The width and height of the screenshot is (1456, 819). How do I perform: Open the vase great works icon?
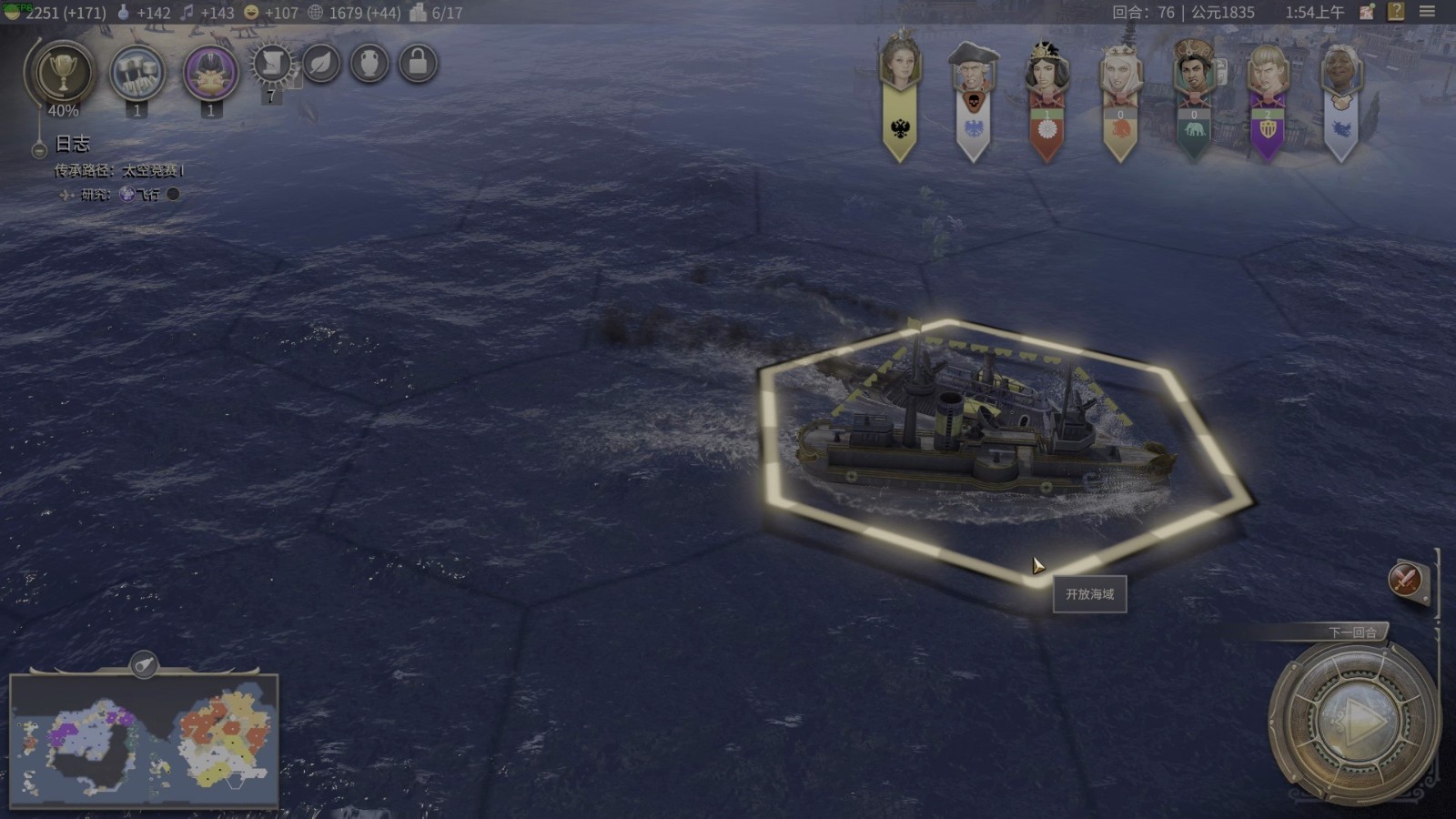coord(369,64)
